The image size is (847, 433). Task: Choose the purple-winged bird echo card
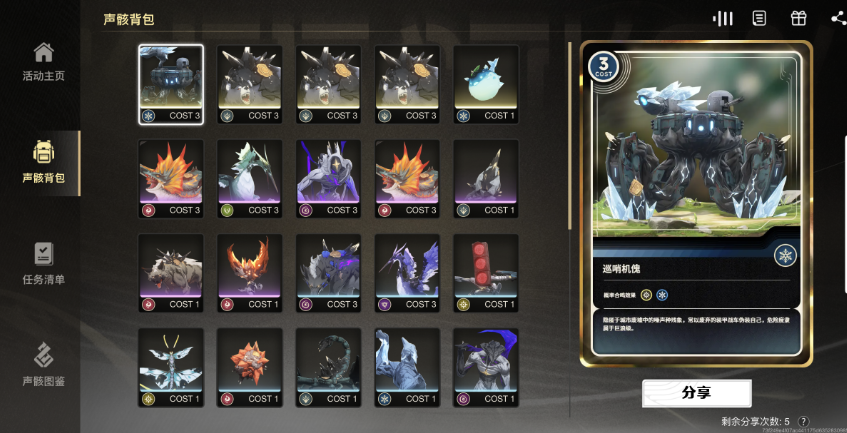pos(407,273)
